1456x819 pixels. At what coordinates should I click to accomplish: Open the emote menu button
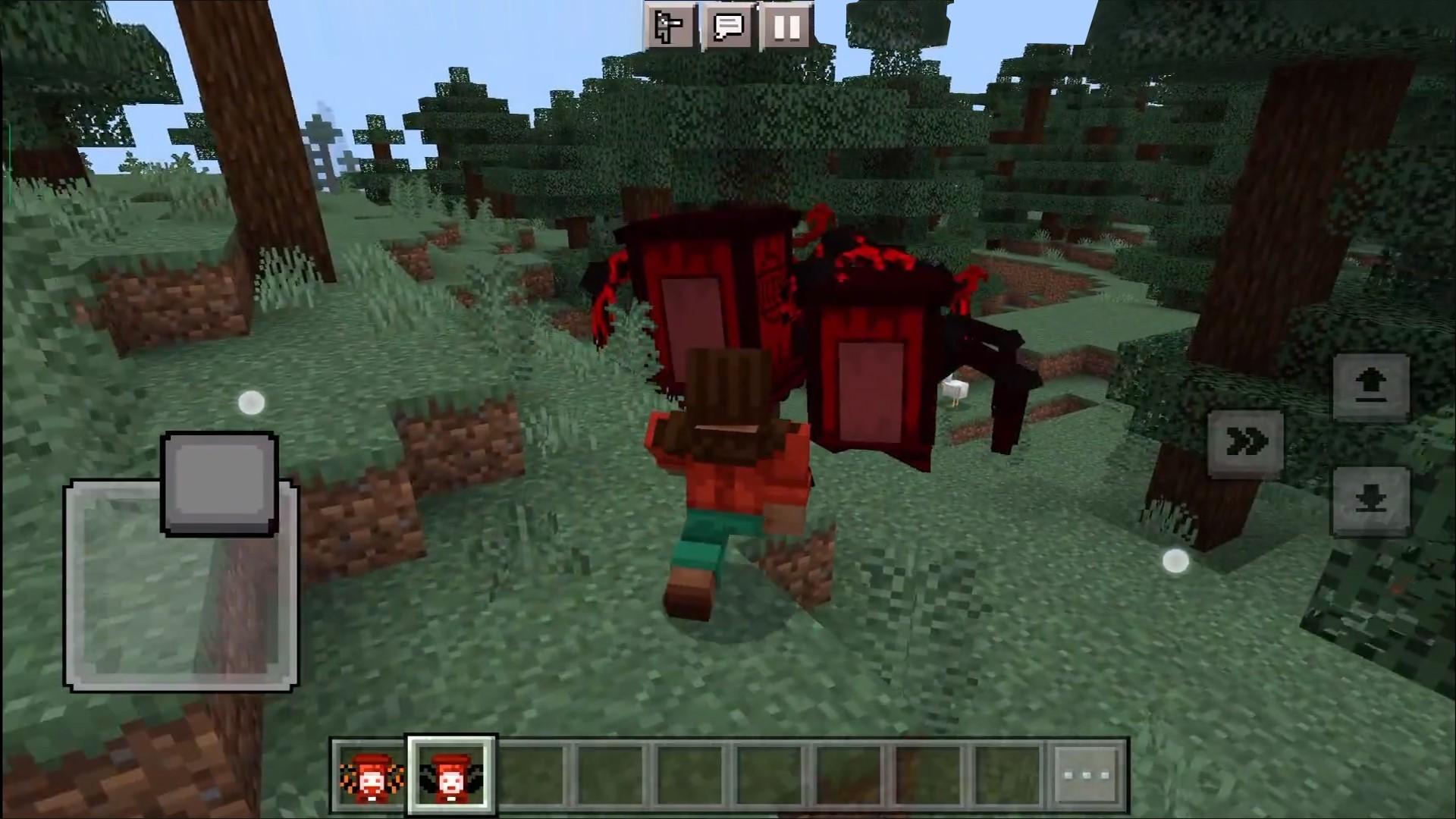[x=670, y=28]
